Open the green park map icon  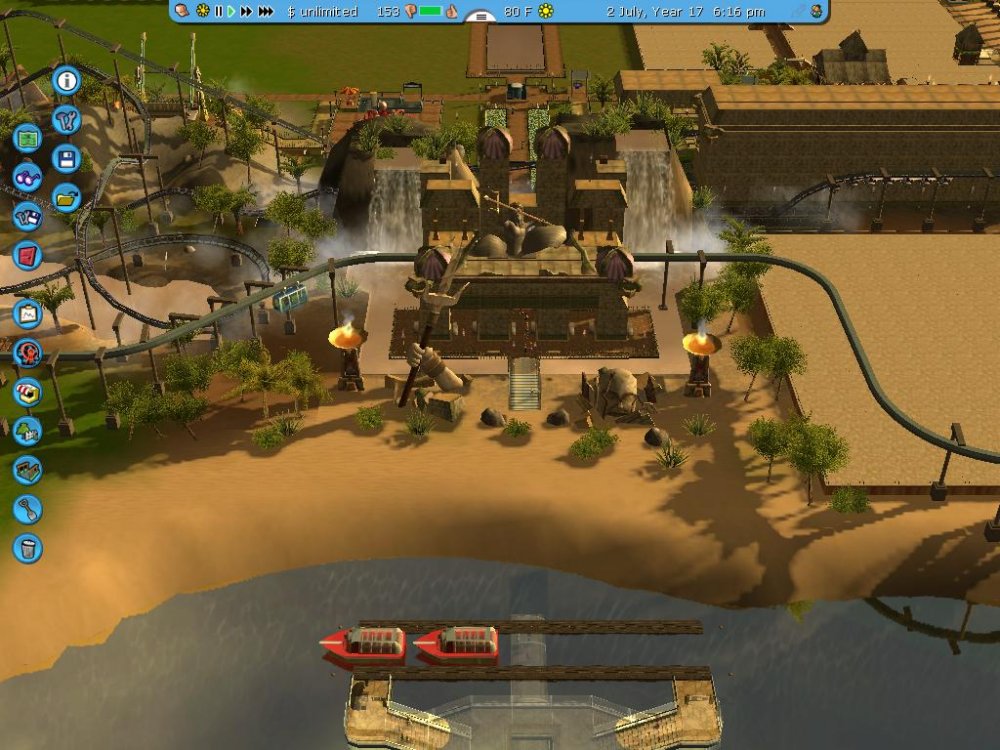(27, 140)
